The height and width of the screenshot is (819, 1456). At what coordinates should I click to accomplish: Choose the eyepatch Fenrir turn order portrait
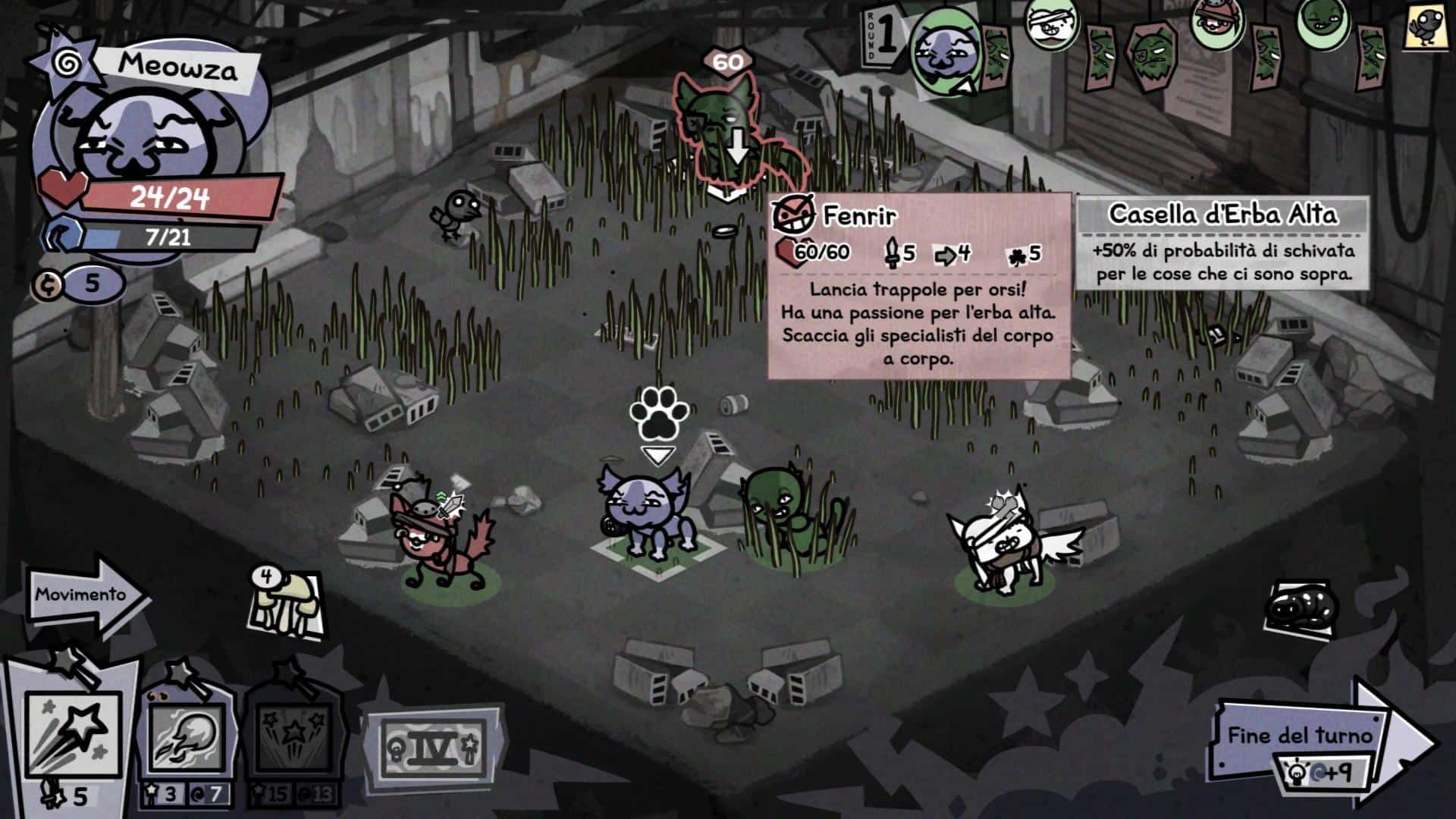click(1153, 52)
